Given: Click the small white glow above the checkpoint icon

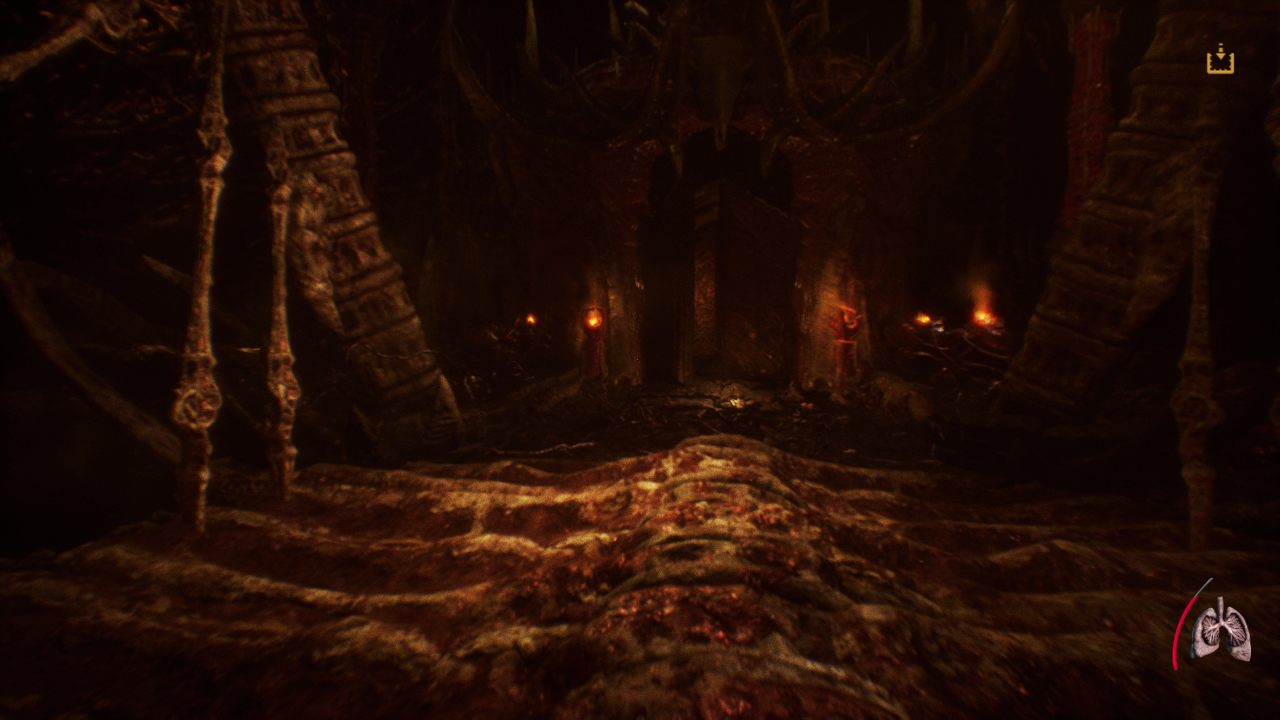Looking at the screenshot, I should pyautogui.click(x=1220, y=44).
